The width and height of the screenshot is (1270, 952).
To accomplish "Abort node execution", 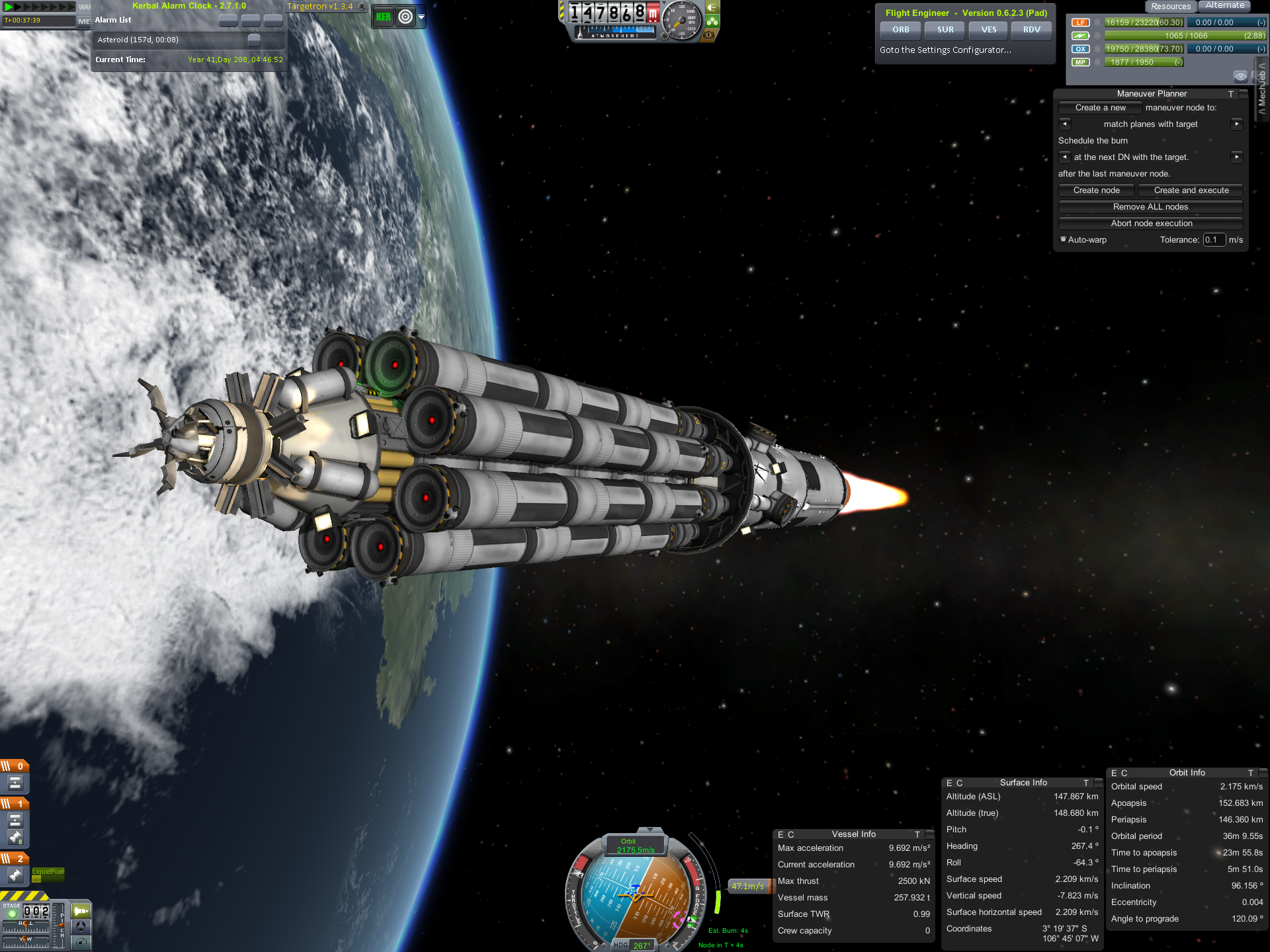I will pyautogui.click(x=1150, y=223).
